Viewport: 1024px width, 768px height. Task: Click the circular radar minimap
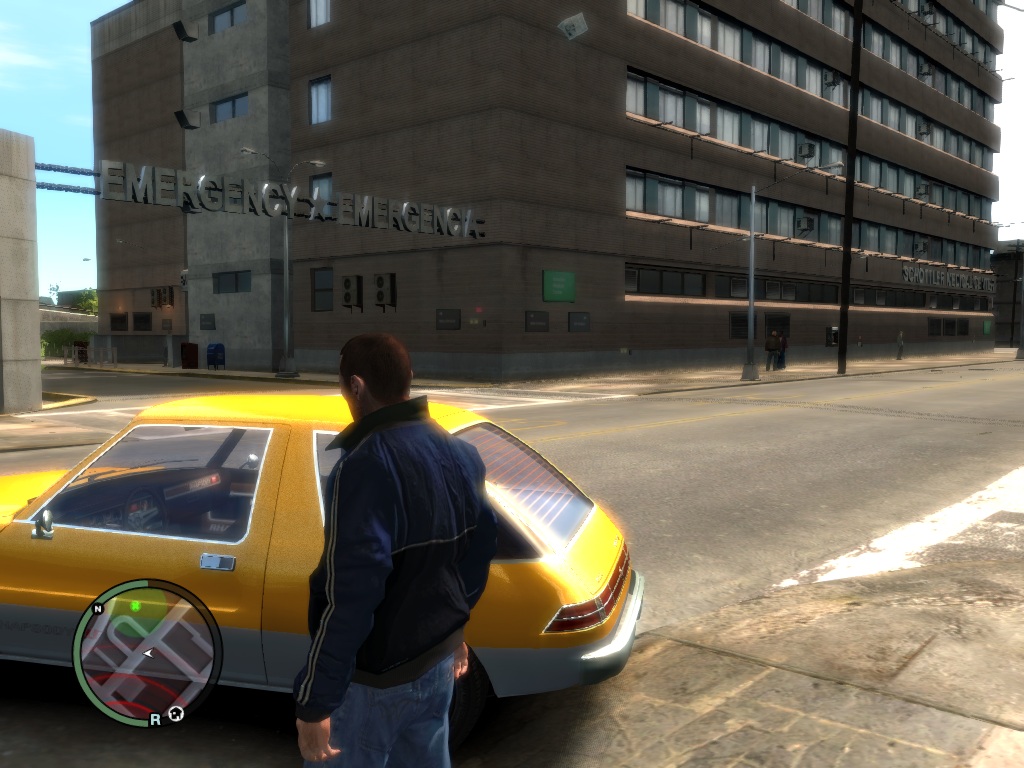146,652
